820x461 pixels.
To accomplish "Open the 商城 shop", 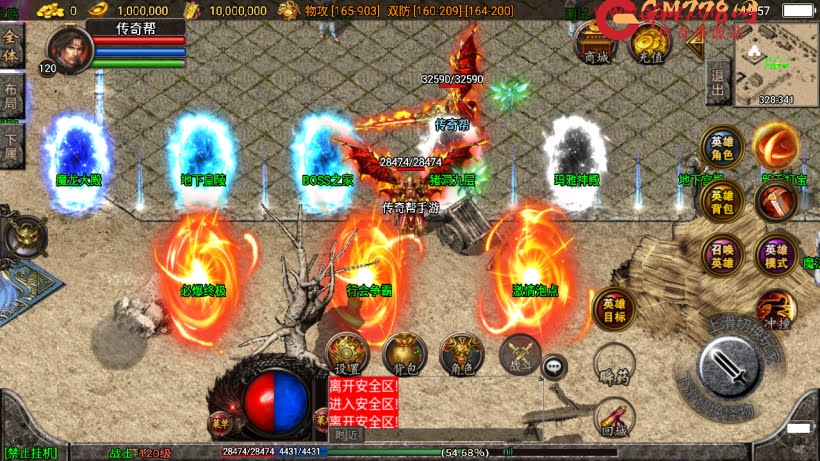I will pos(595,43).
